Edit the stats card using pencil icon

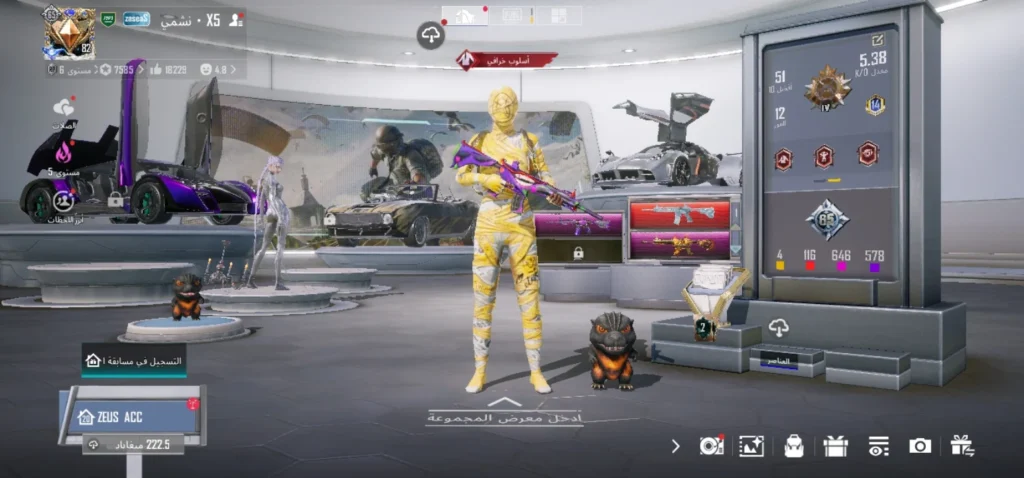[878, 40]
